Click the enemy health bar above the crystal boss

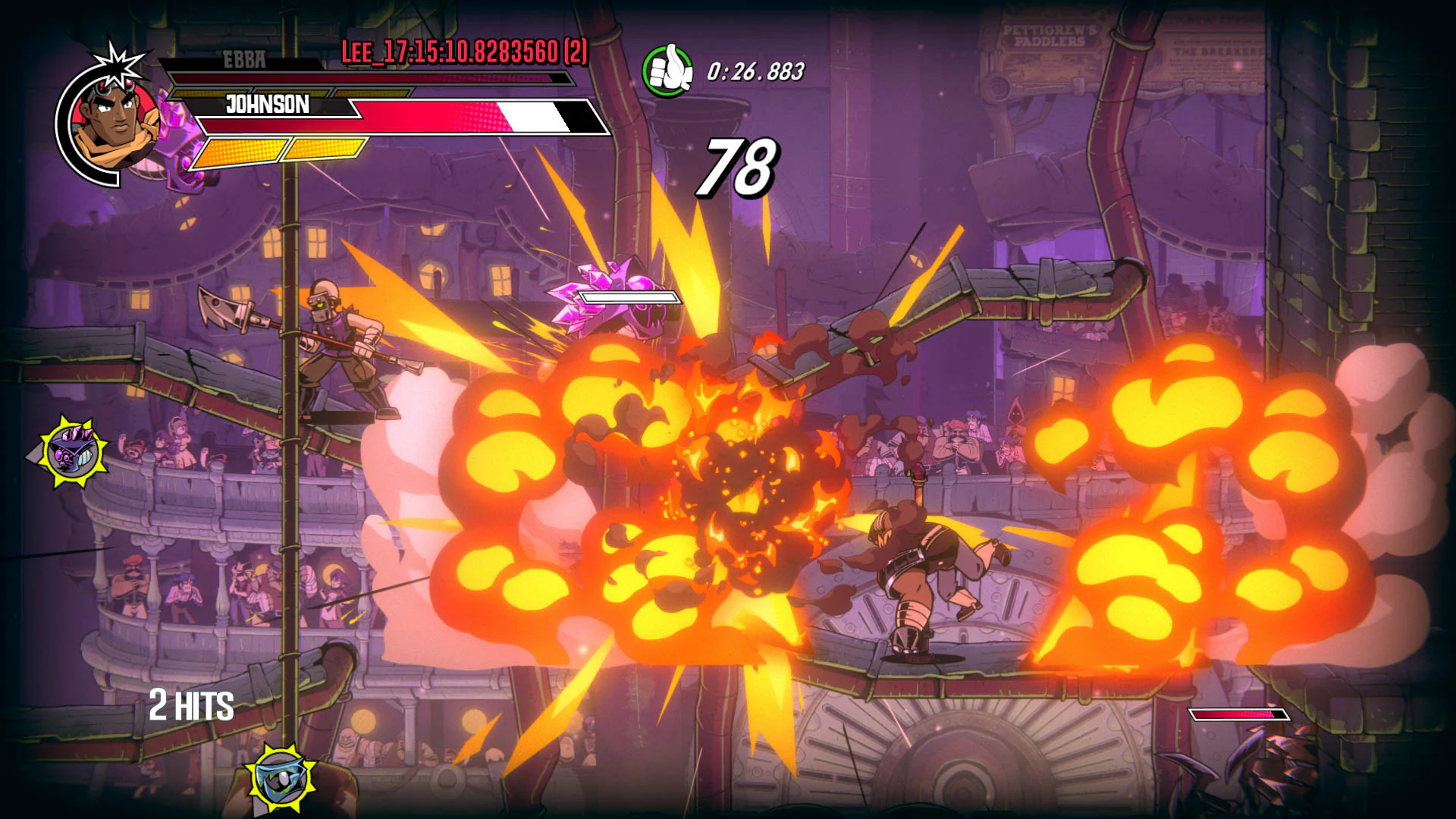point(631,297)
